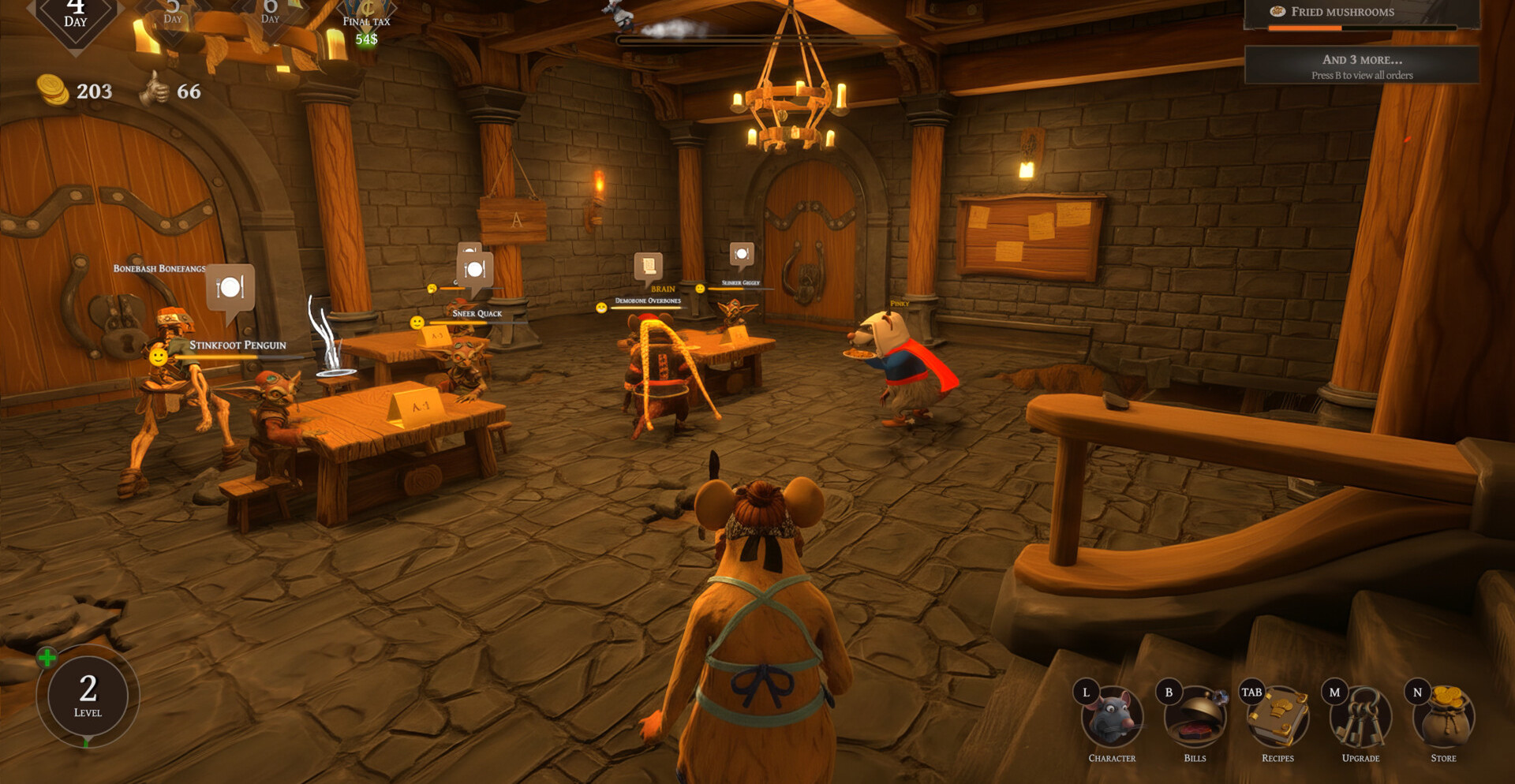Click the green plus level-up icon
Image resolution: width=1515 pixels, height=784 pixels.
click(x=47, y=657)
